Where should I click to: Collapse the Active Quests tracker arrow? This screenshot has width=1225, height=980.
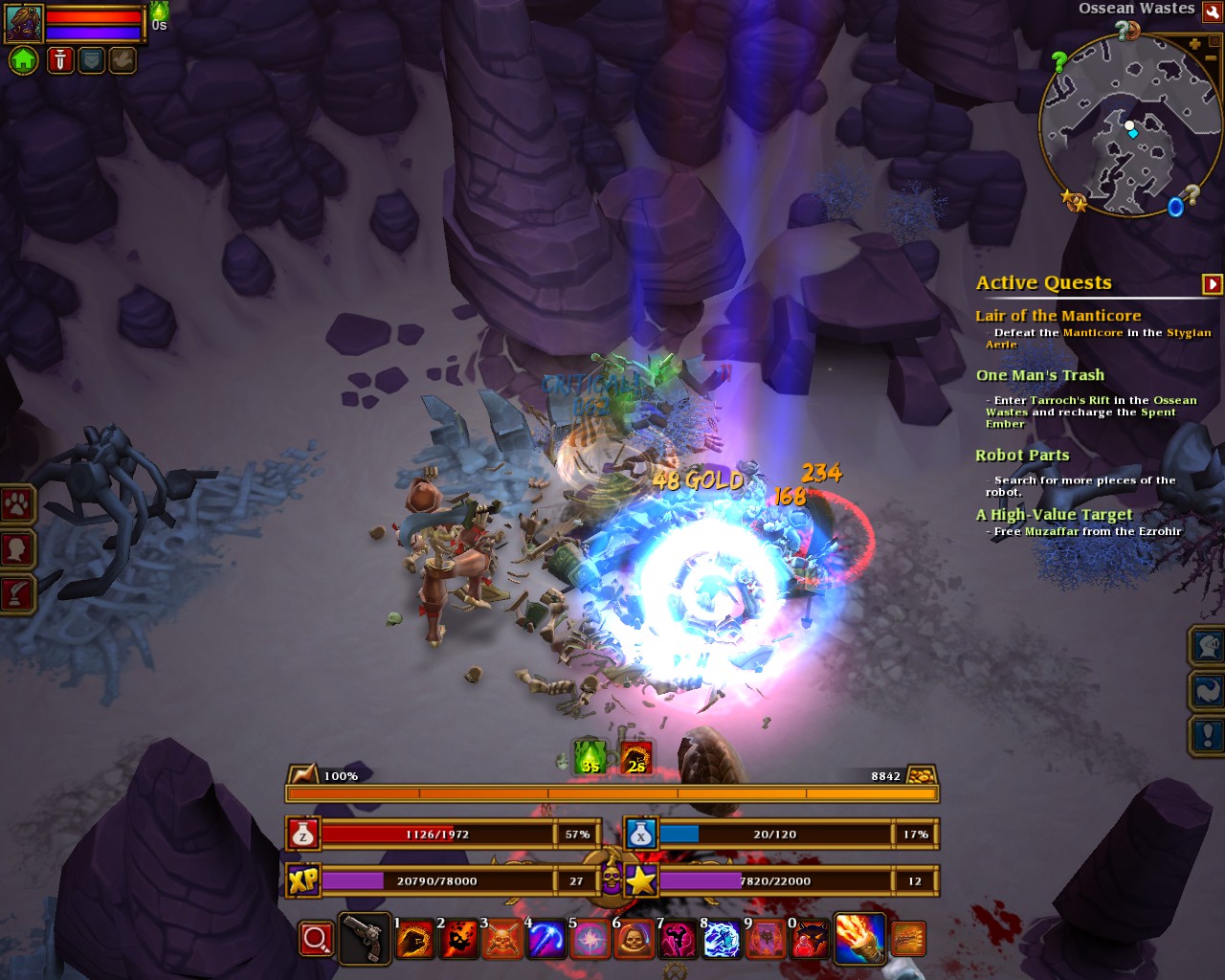point(1212,284)
